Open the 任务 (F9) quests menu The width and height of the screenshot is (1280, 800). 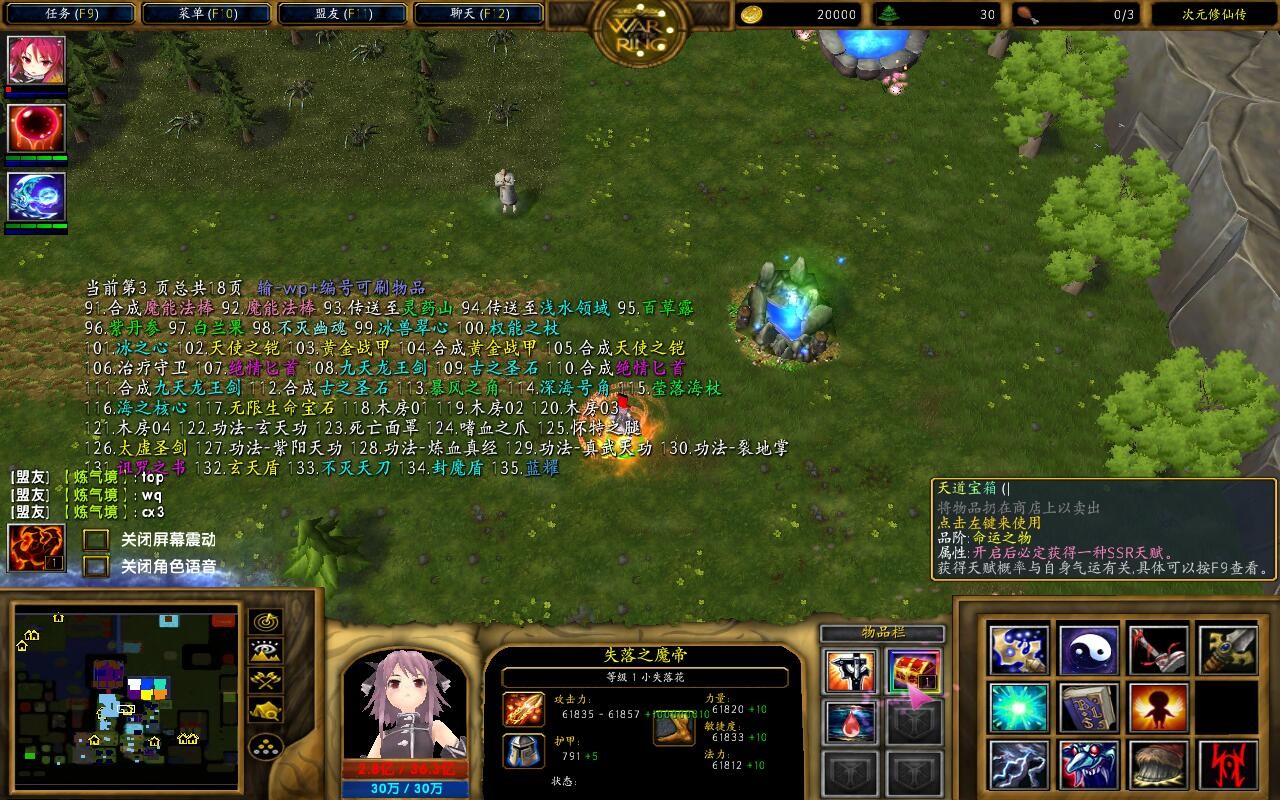coord(68,14)
